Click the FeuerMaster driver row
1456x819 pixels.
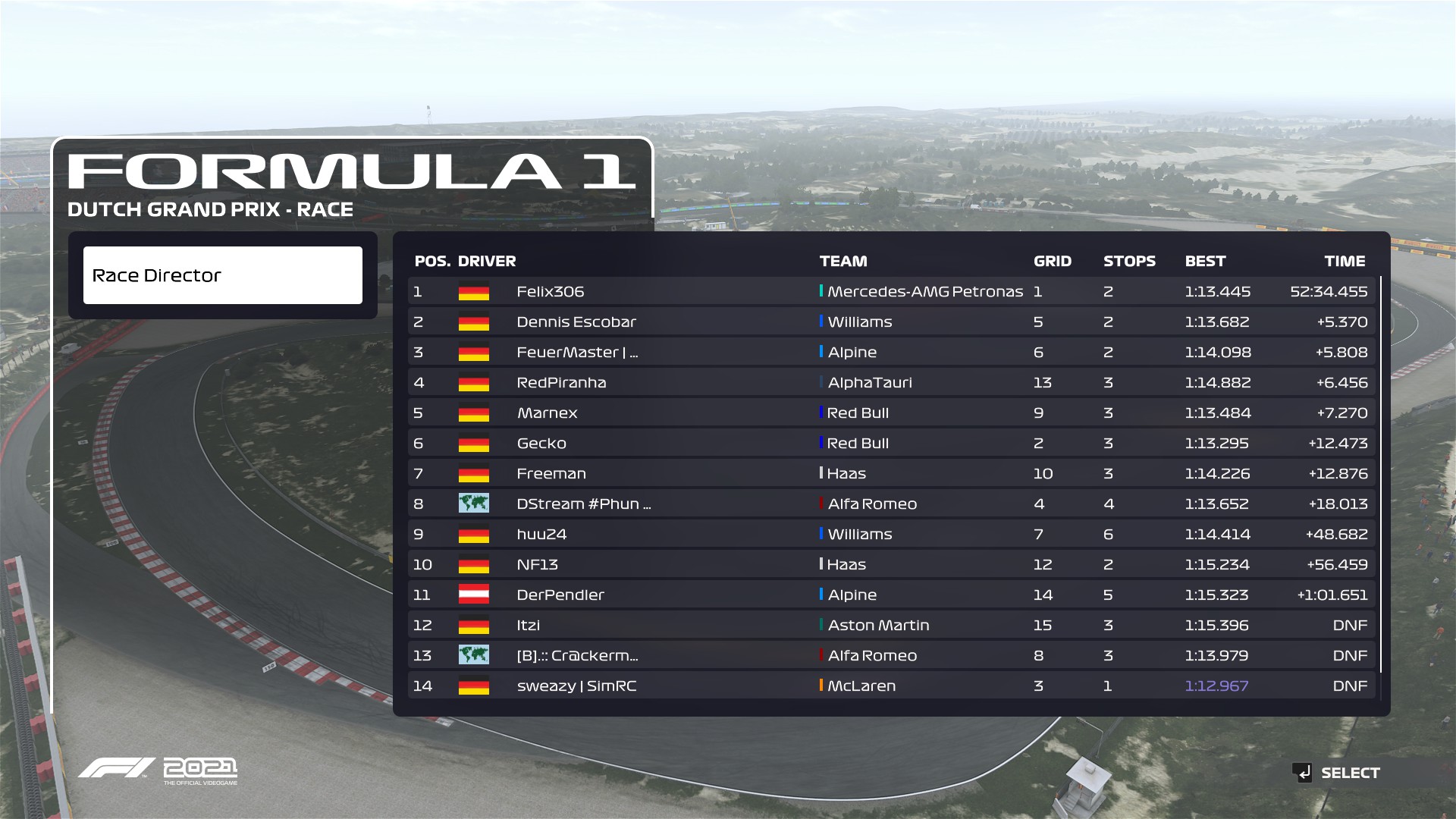pyautogui.click(x=891, y=352)
